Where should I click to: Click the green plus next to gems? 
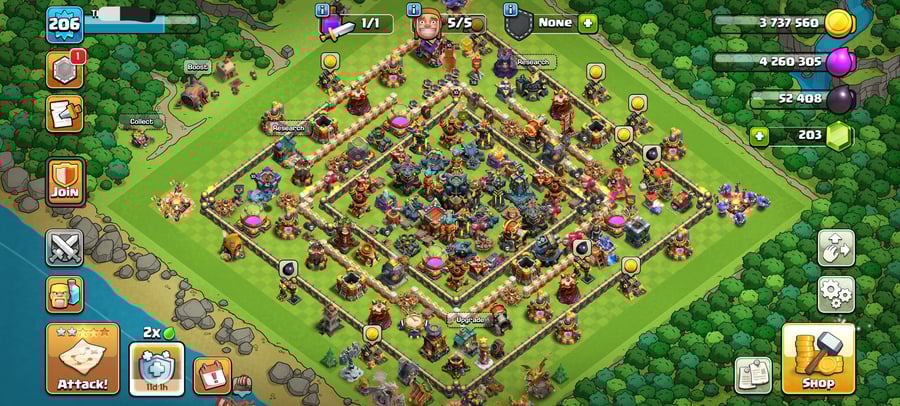pyautogui.click(x=760, y=135)
